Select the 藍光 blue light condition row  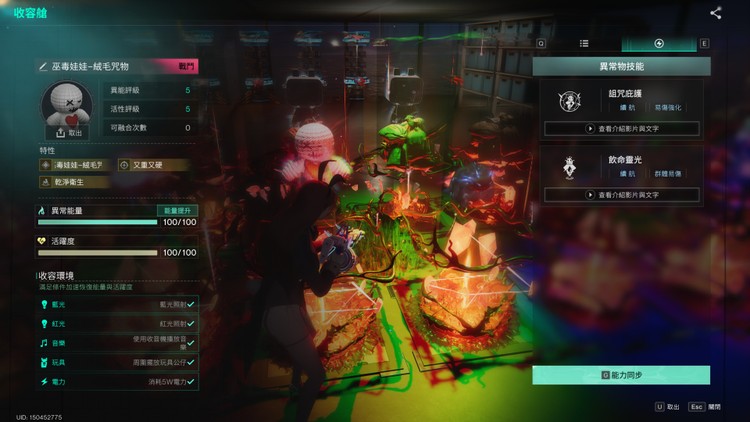tap(117, 301)
